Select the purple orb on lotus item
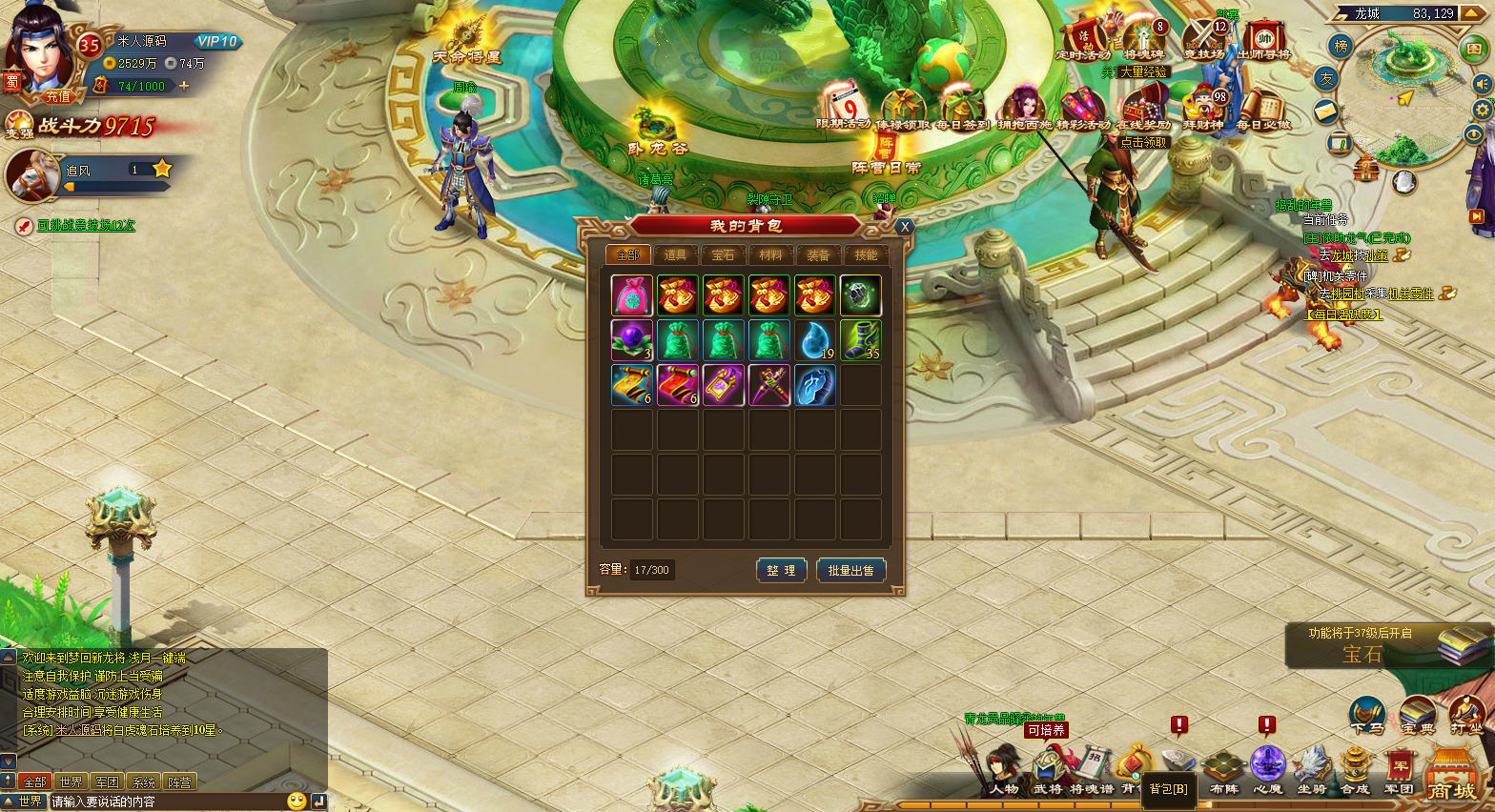 632,340
